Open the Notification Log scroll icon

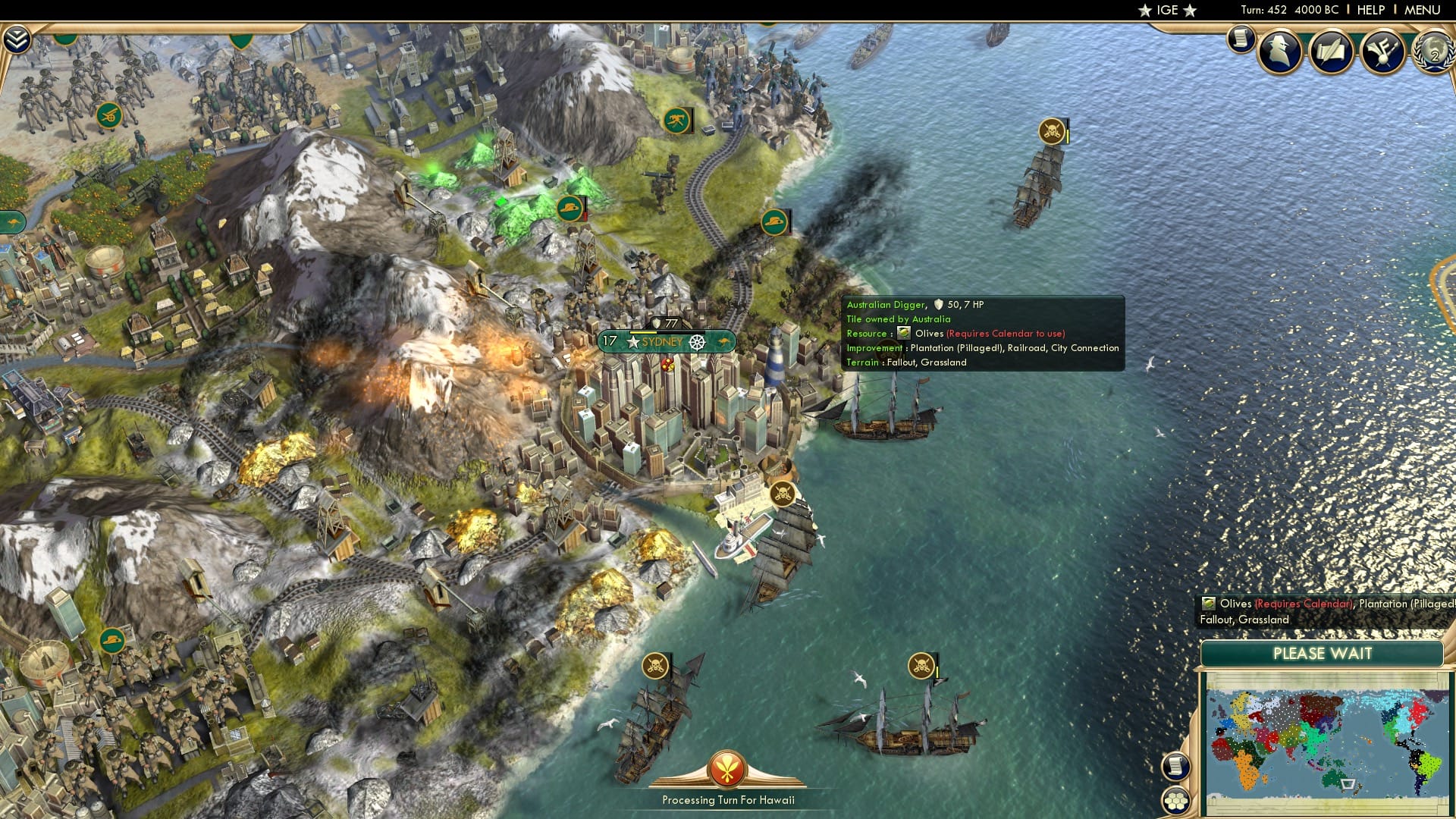click(1241, 36)
